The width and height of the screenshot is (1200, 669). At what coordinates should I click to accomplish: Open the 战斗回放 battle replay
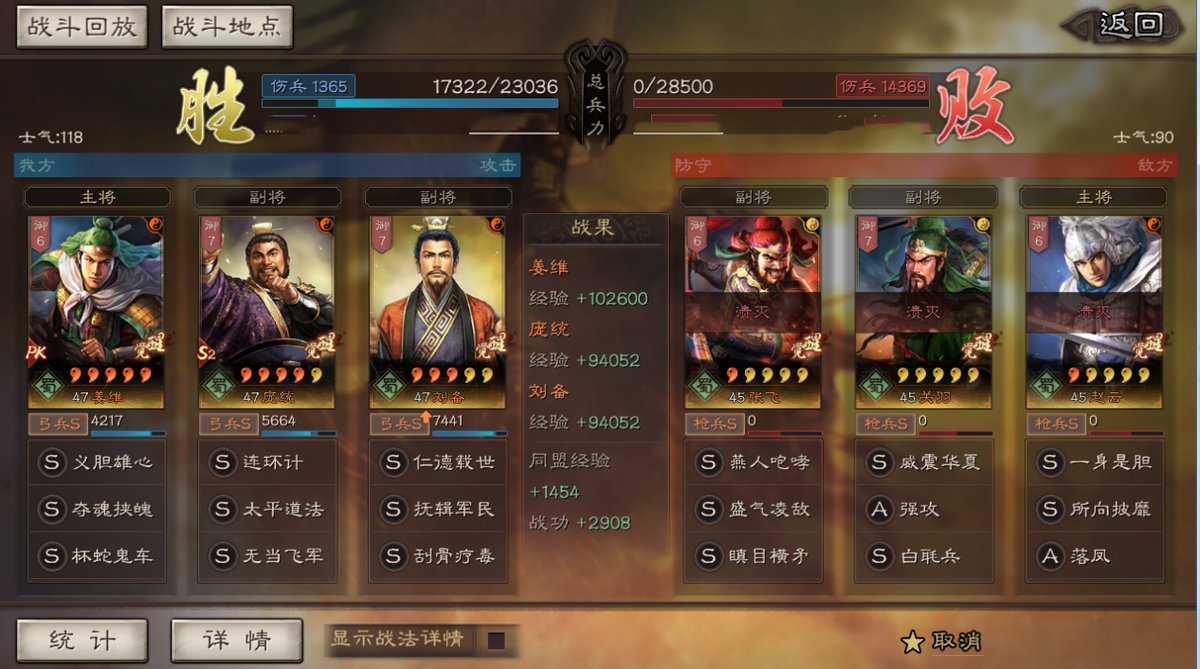[x=81, y=26]
